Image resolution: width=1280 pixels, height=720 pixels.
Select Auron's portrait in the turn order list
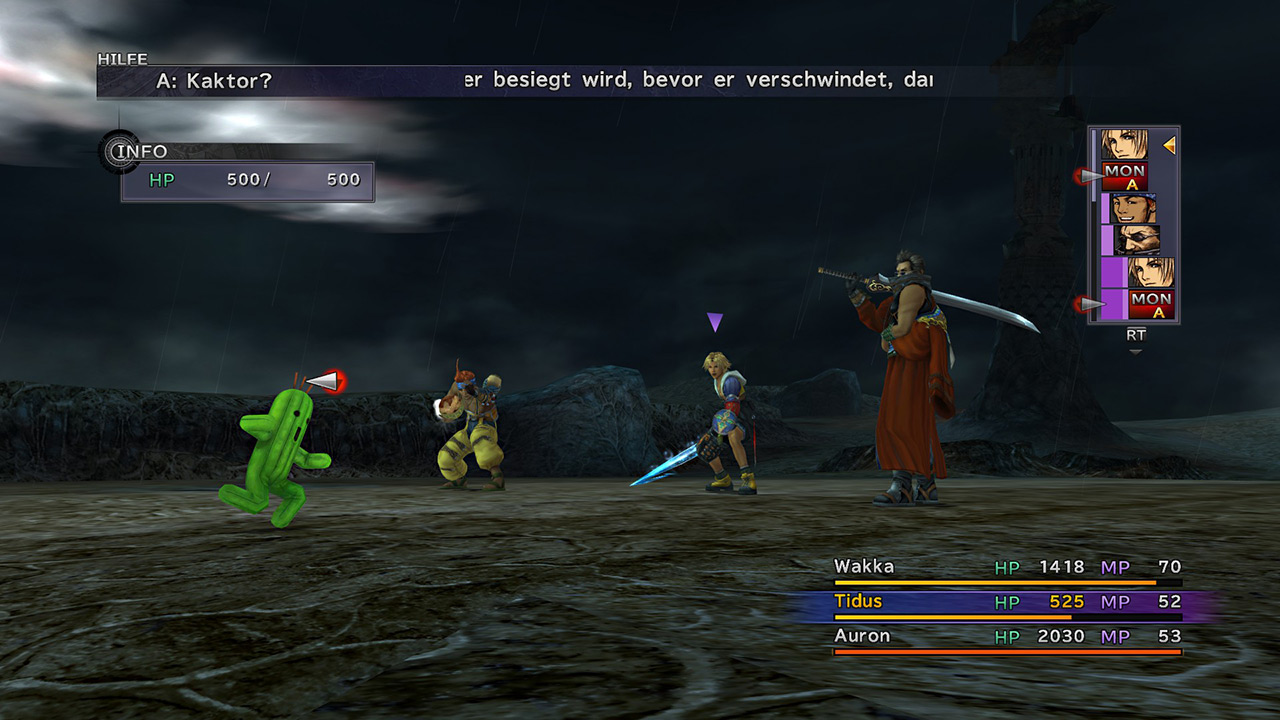click(x=1136, y=240)
